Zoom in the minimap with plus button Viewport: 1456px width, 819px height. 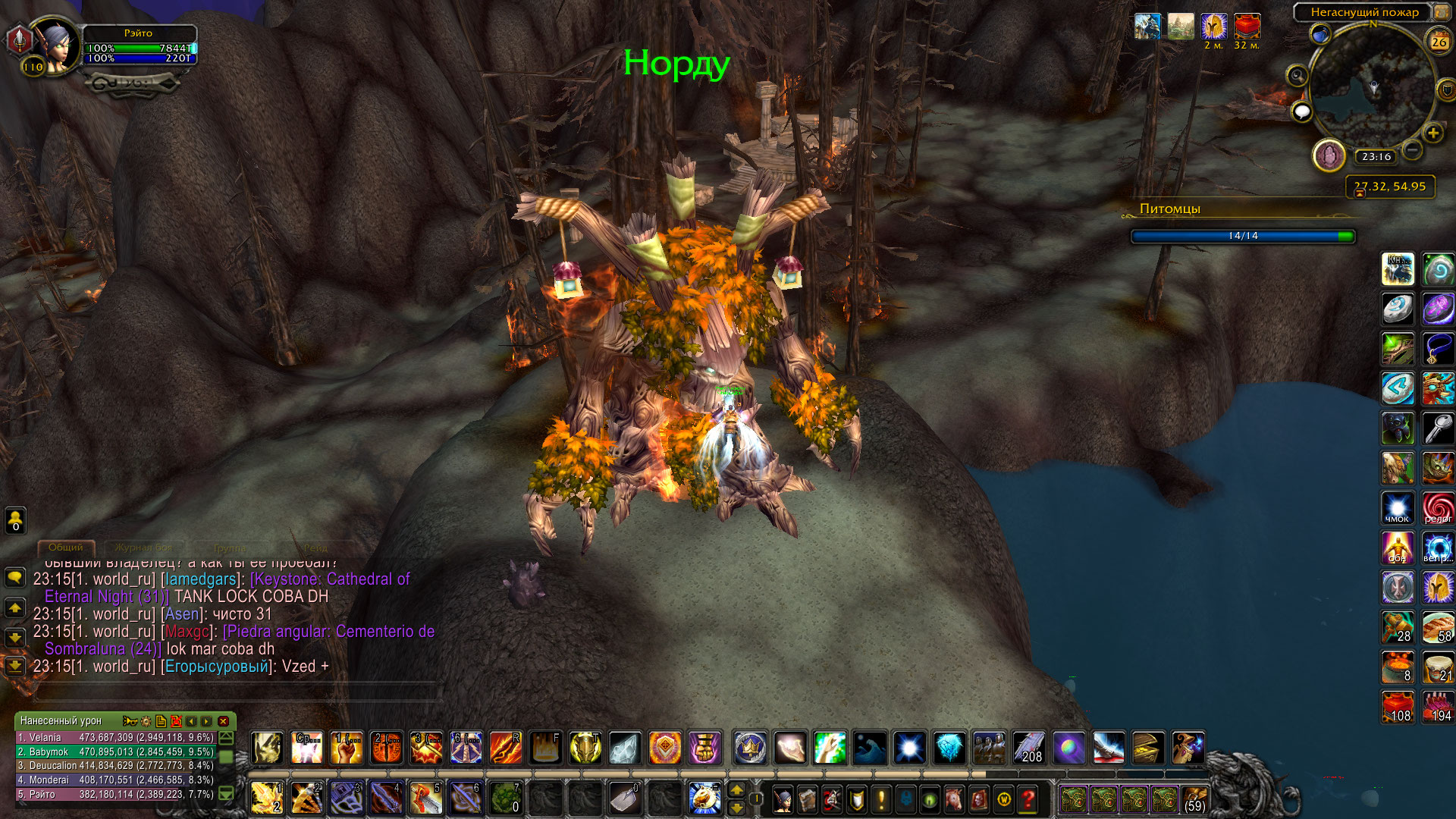tap(1432, 133)
